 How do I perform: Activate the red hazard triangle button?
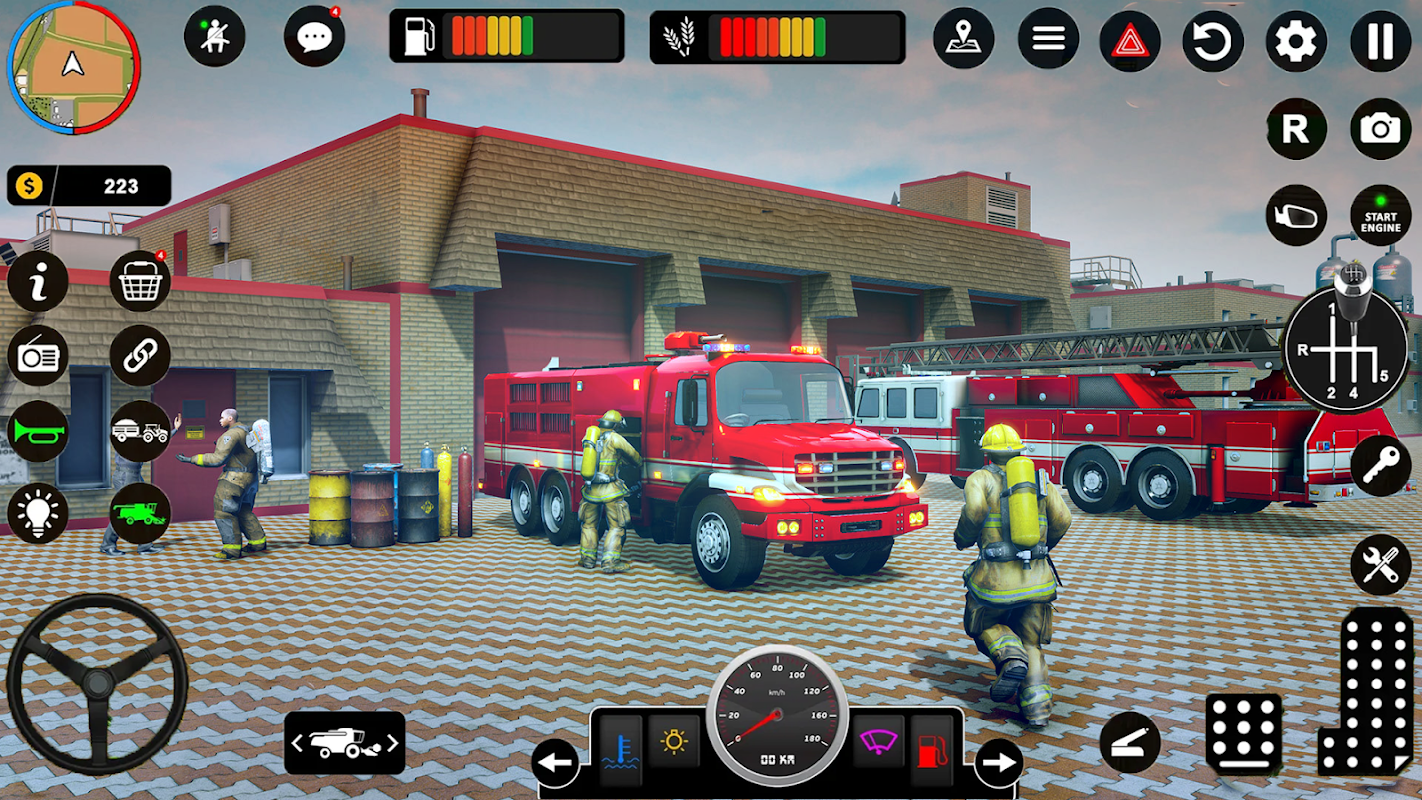tap(1130, 41)
